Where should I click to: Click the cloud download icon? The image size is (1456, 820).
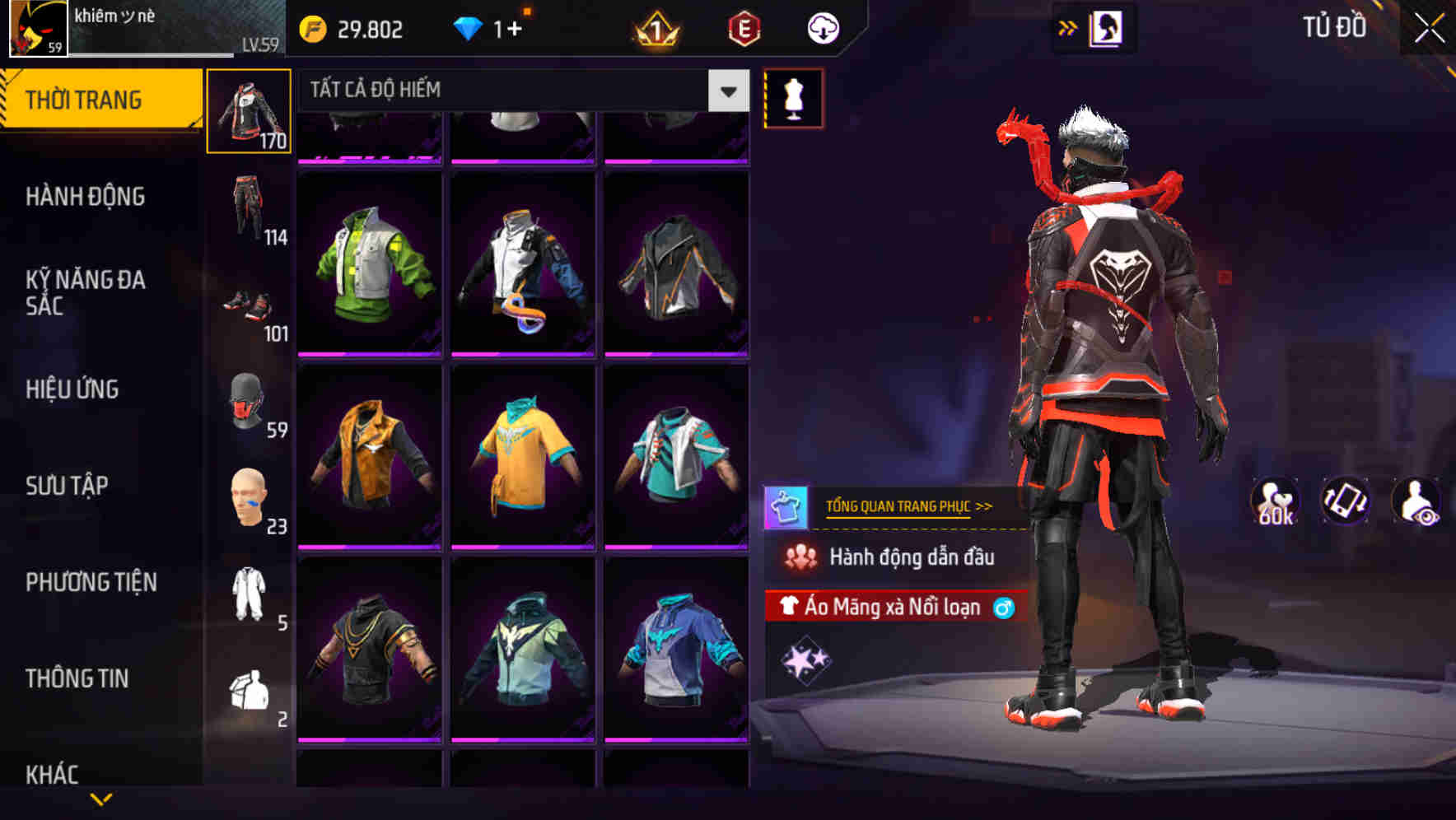coord(821,28)
